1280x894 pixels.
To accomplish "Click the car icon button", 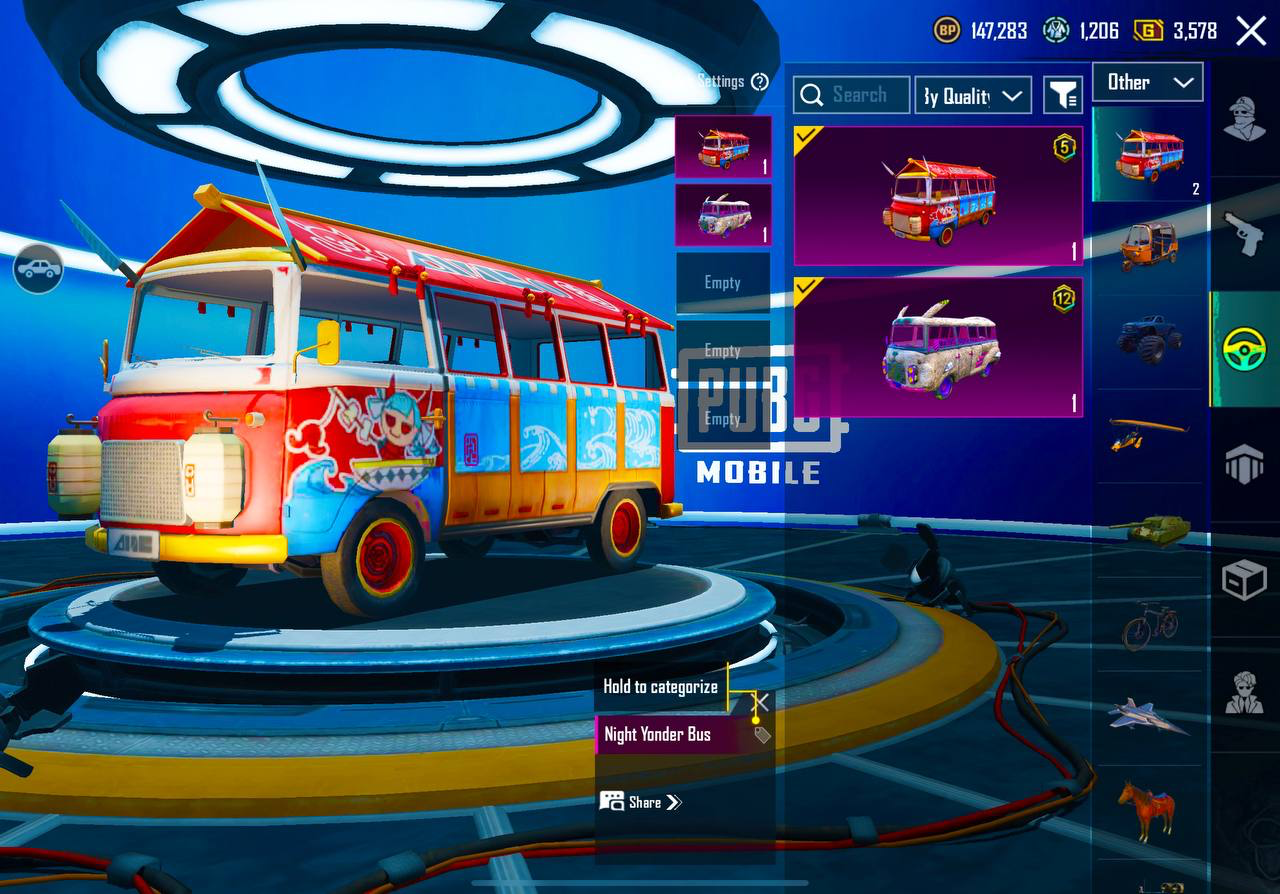I will click(x=38, y=269).
